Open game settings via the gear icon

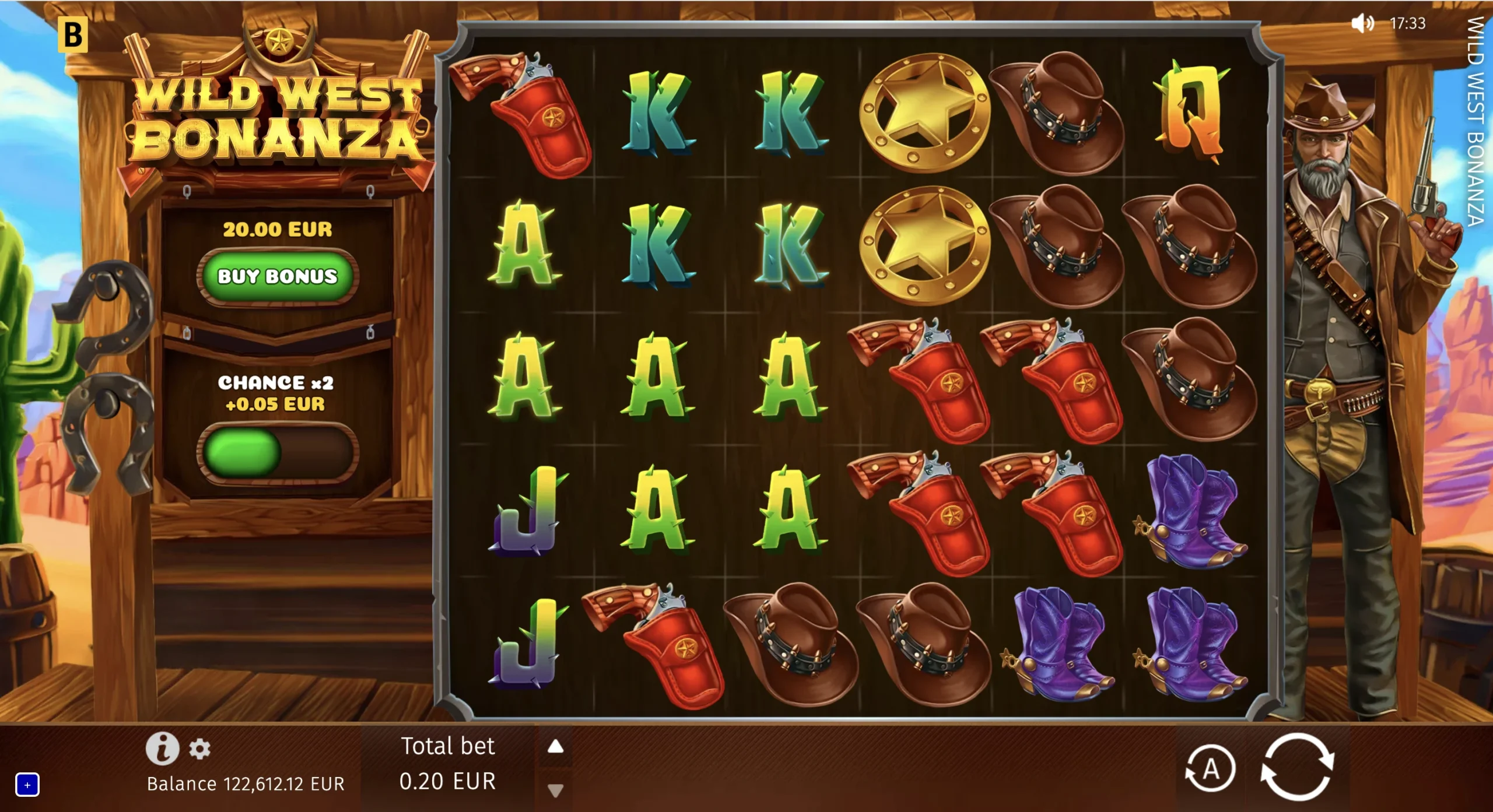pos(201,749)
